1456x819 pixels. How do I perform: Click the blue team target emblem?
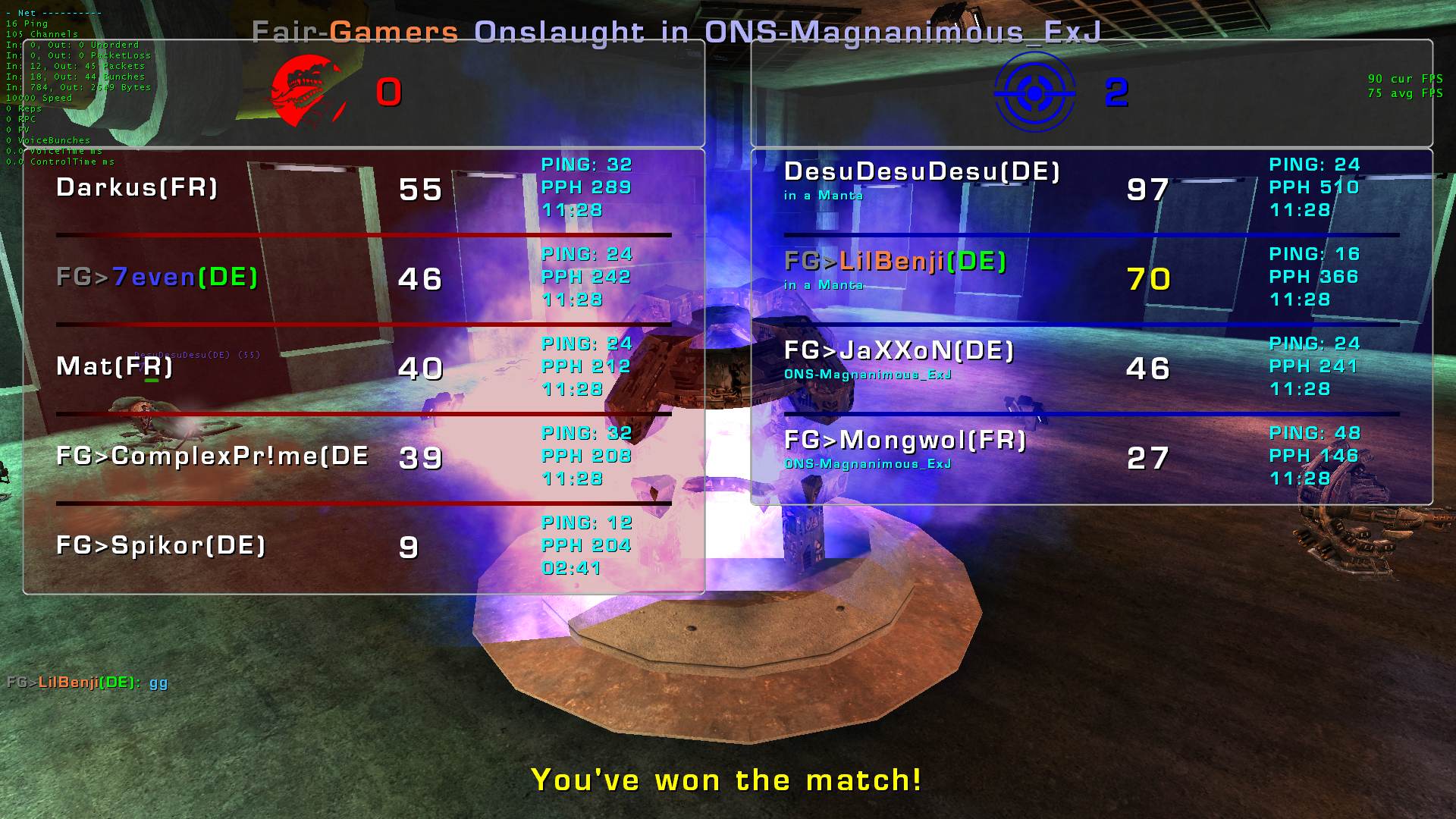pos(1034,93)
